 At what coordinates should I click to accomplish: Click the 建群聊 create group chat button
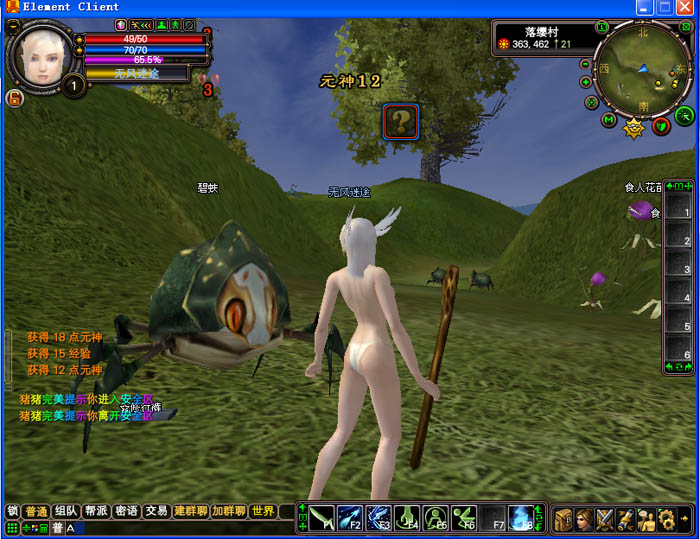pos(190,511)
